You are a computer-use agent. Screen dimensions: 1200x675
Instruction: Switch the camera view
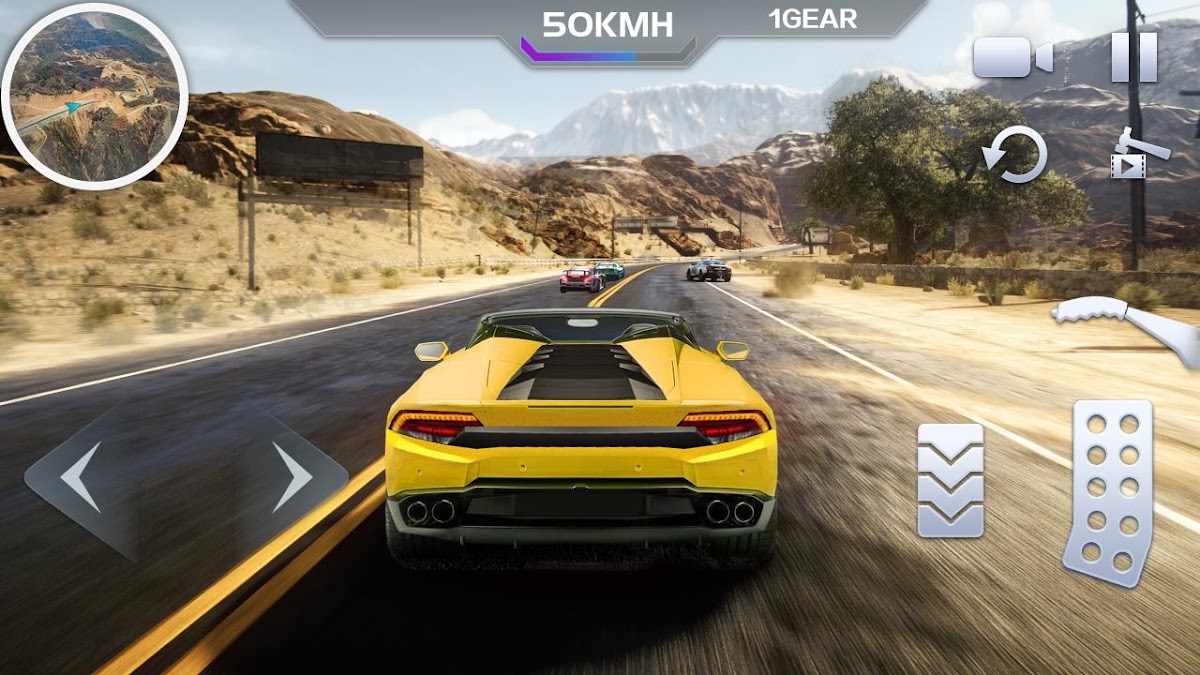[x=1012, y=57]
